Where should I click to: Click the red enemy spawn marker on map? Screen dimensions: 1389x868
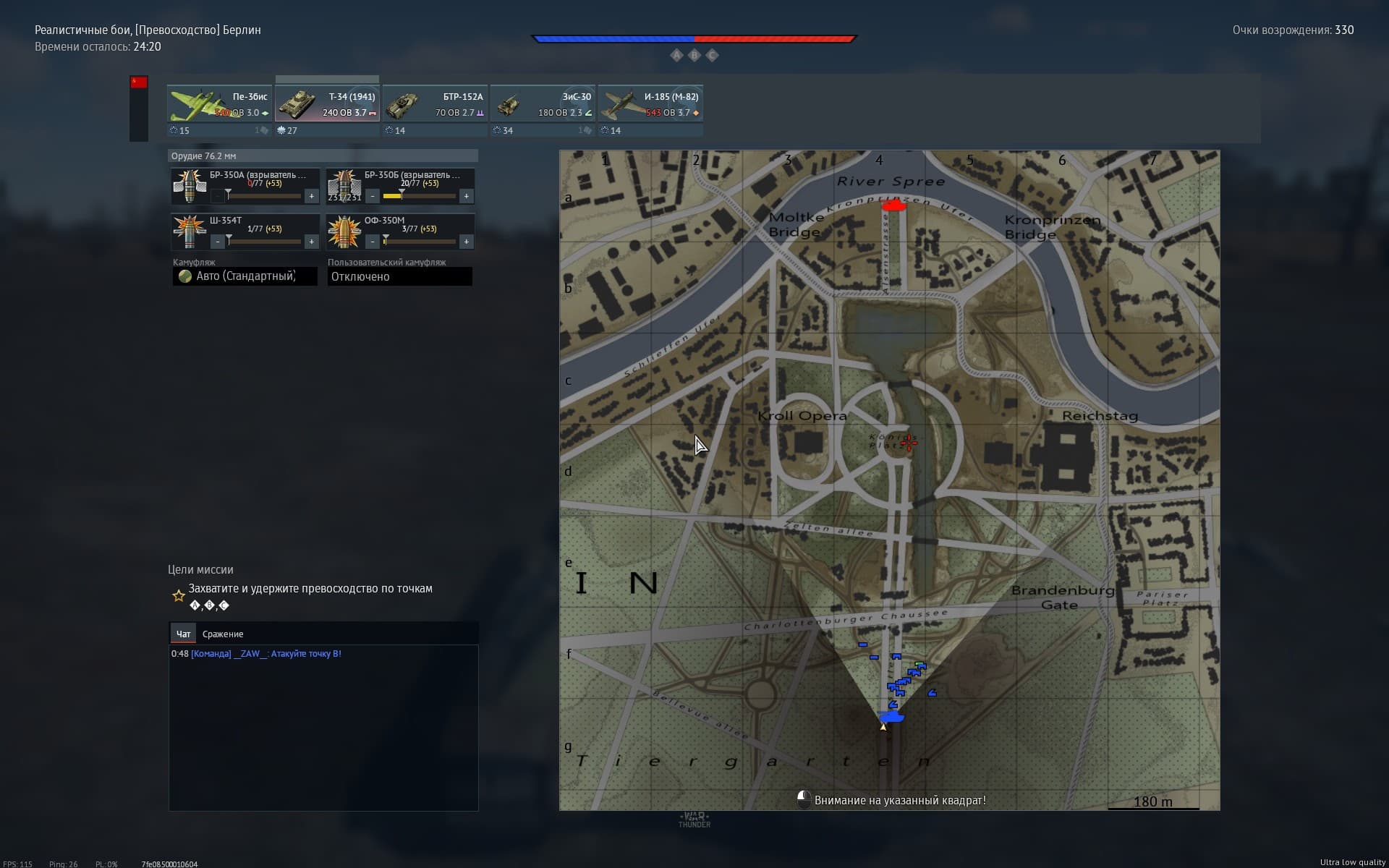[x=894, y=206]
